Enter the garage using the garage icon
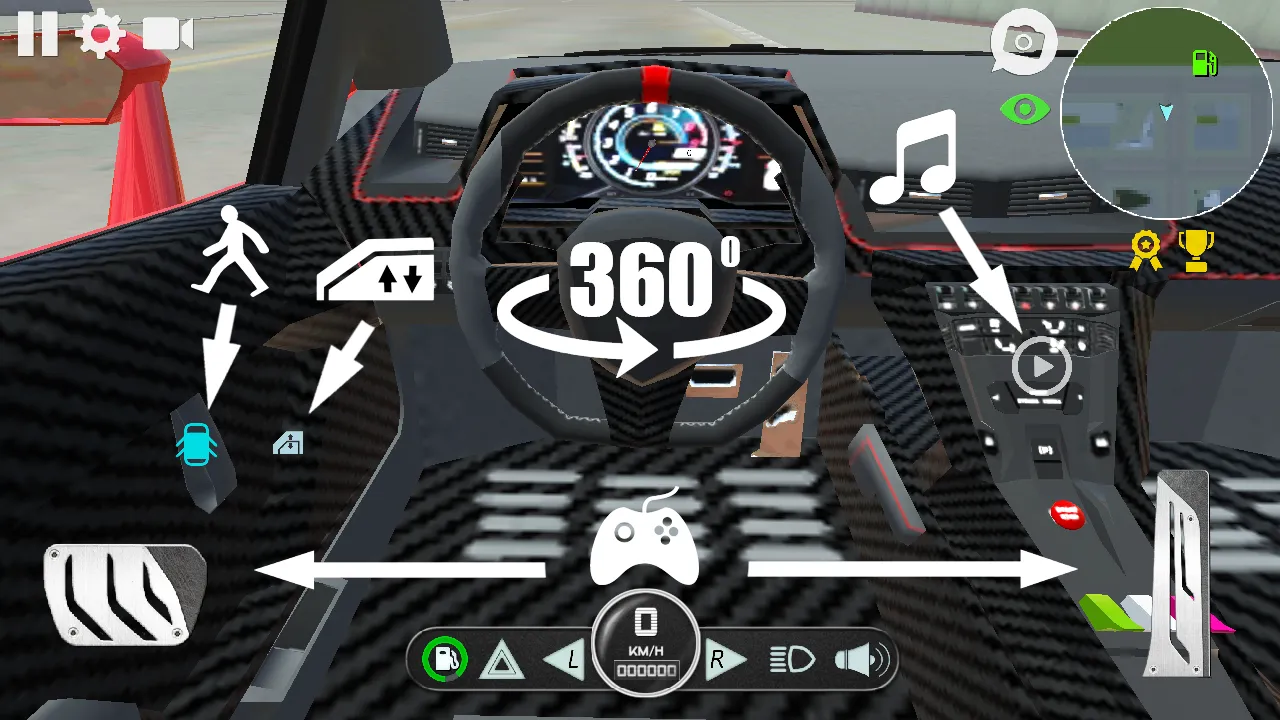This screenshot has height=720, width=1280. [290, 443]
